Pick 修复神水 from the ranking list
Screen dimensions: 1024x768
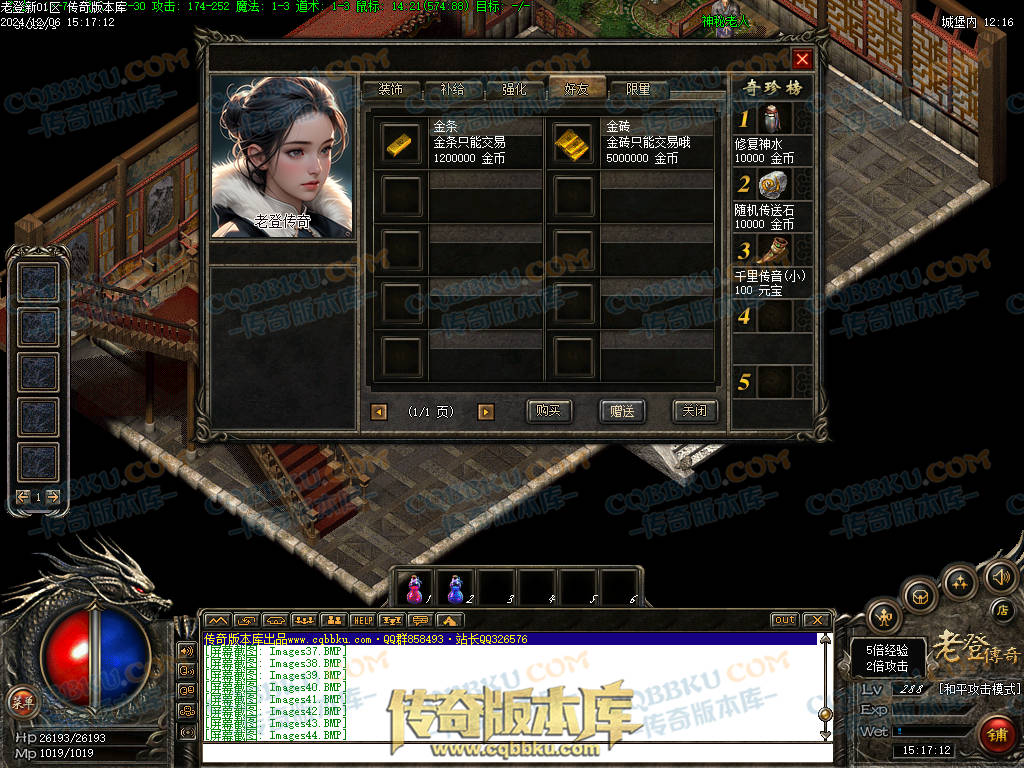(773, 119)
